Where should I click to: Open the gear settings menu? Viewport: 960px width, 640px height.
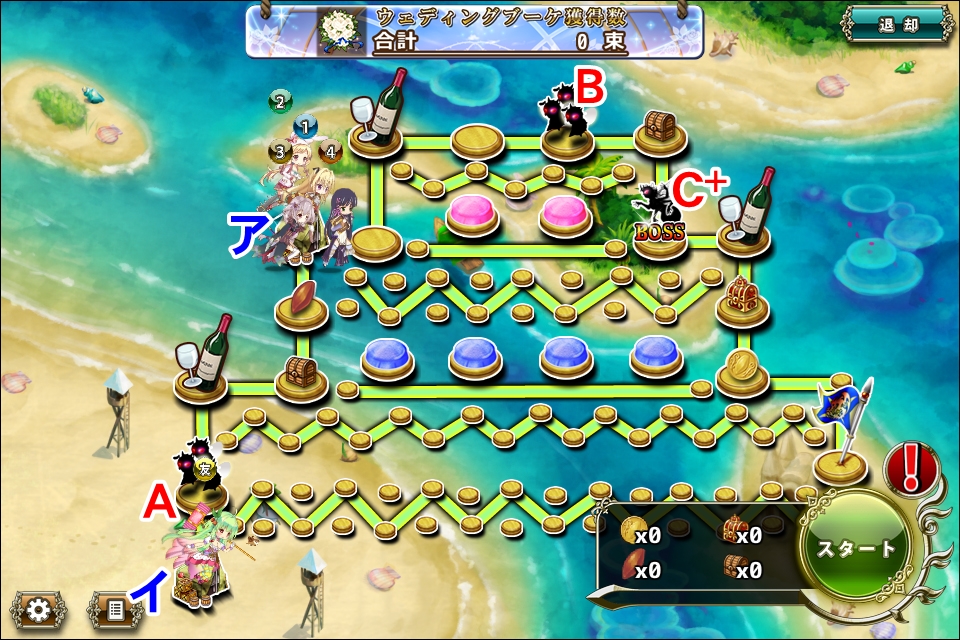pos(38,608)
